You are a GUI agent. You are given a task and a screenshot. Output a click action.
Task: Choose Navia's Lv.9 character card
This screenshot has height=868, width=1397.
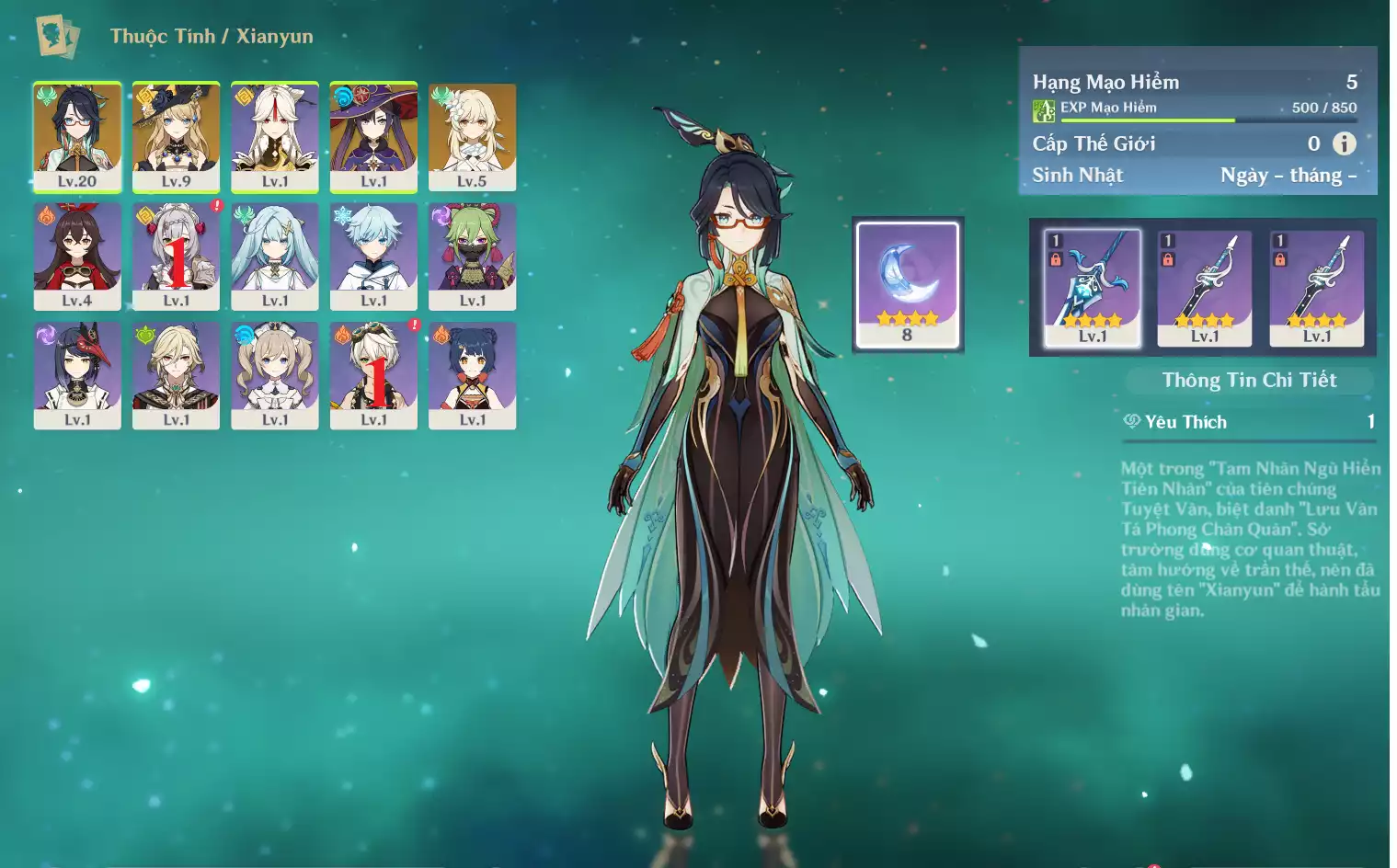[176, 136]
